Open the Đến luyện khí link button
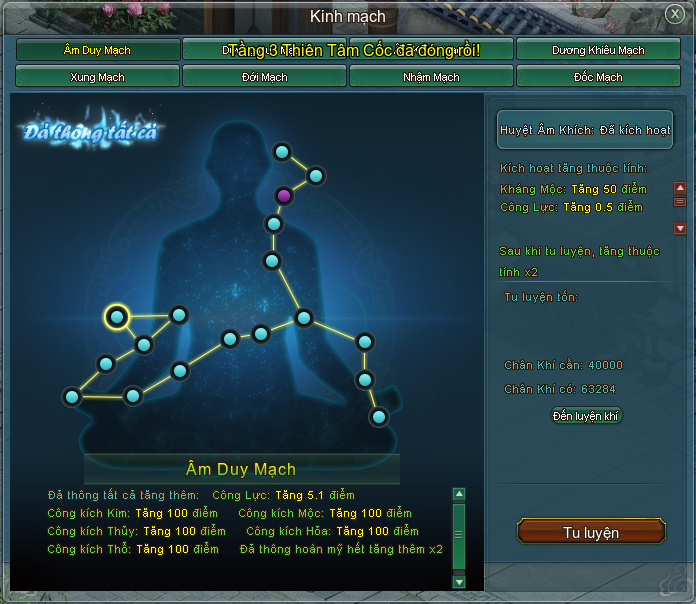Image resolution: width=696 pixels, height=604 pixels. (587, 415)
